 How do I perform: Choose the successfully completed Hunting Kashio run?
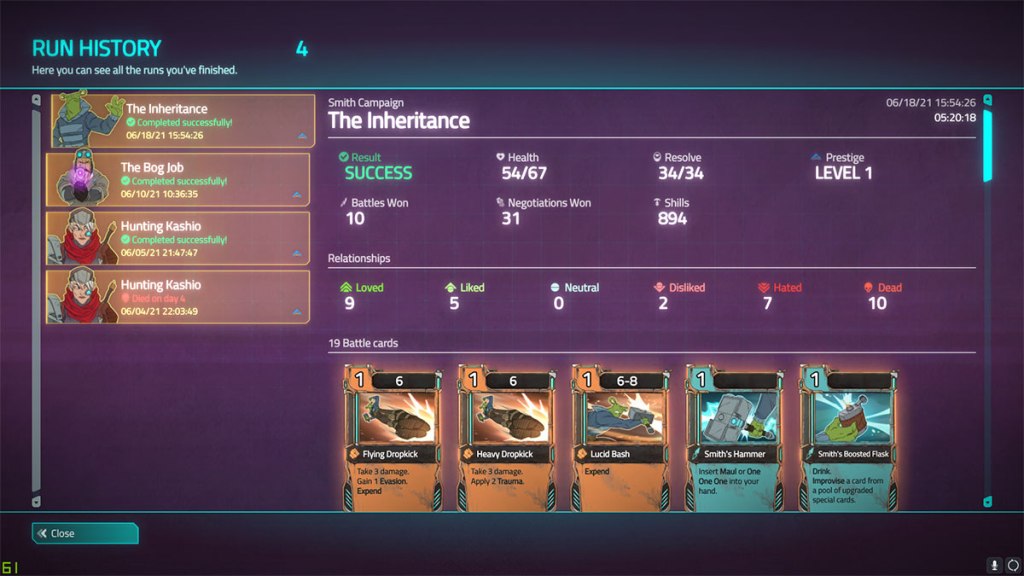click(180, 238)
